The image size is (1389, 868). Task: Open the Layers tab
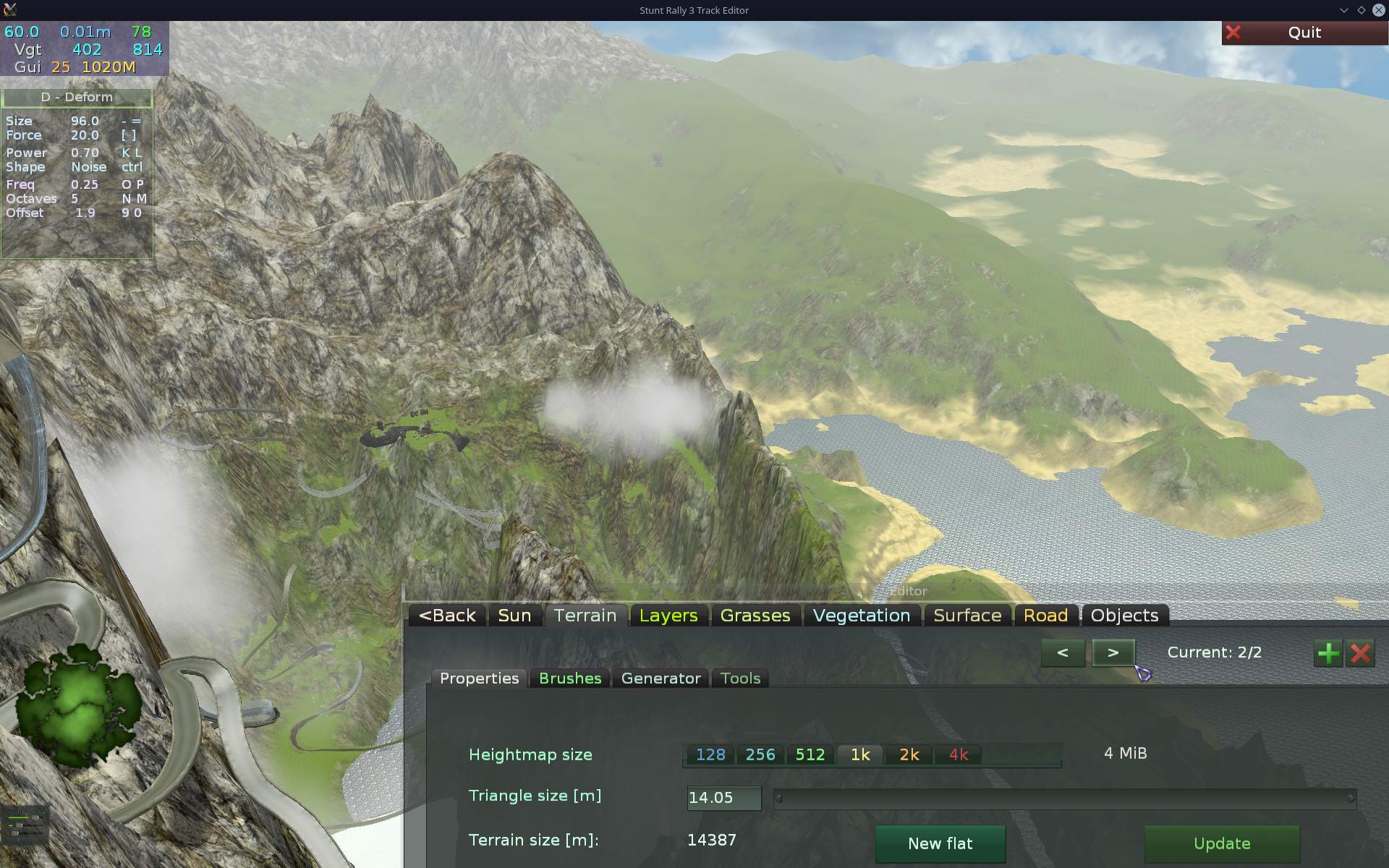coord(668,616)
